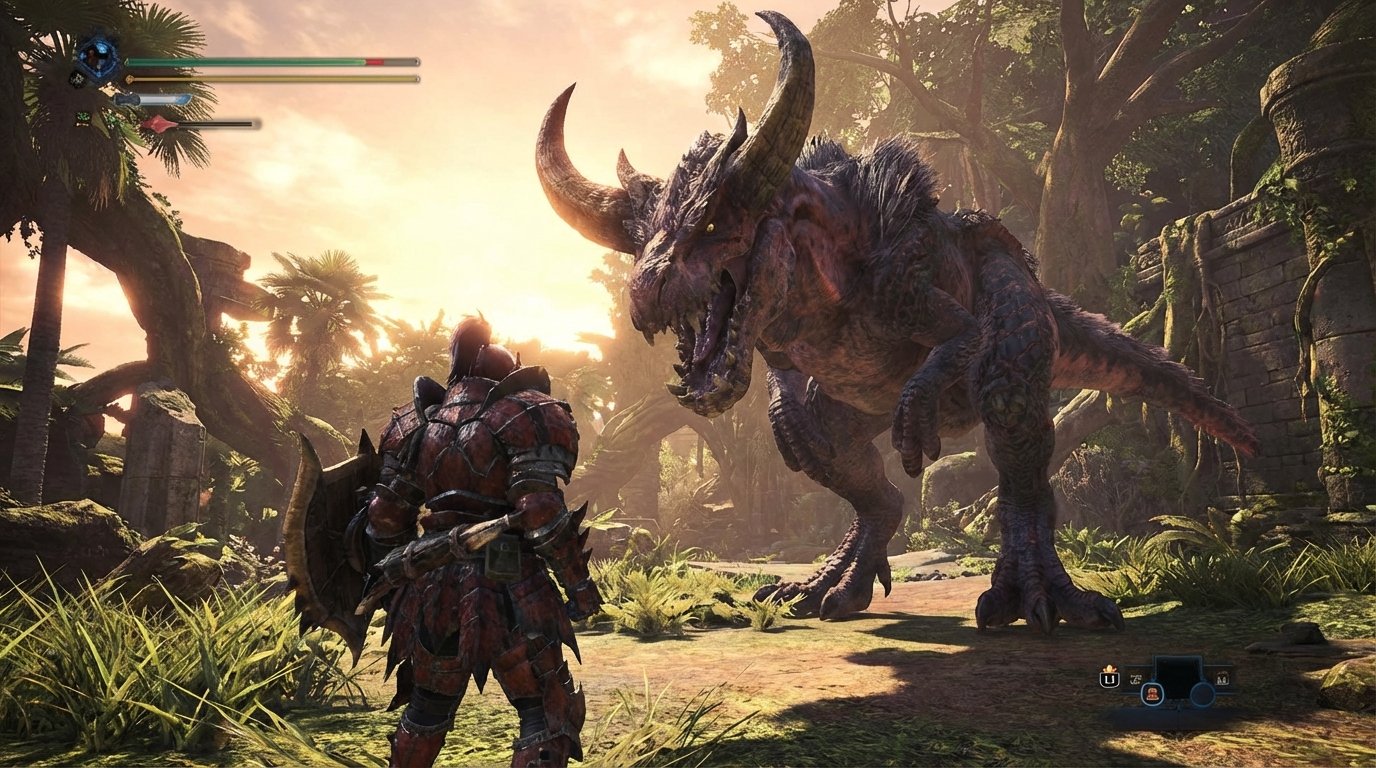
Task: Open the circular radial menu slot
Action: [x=1202, y=691]
